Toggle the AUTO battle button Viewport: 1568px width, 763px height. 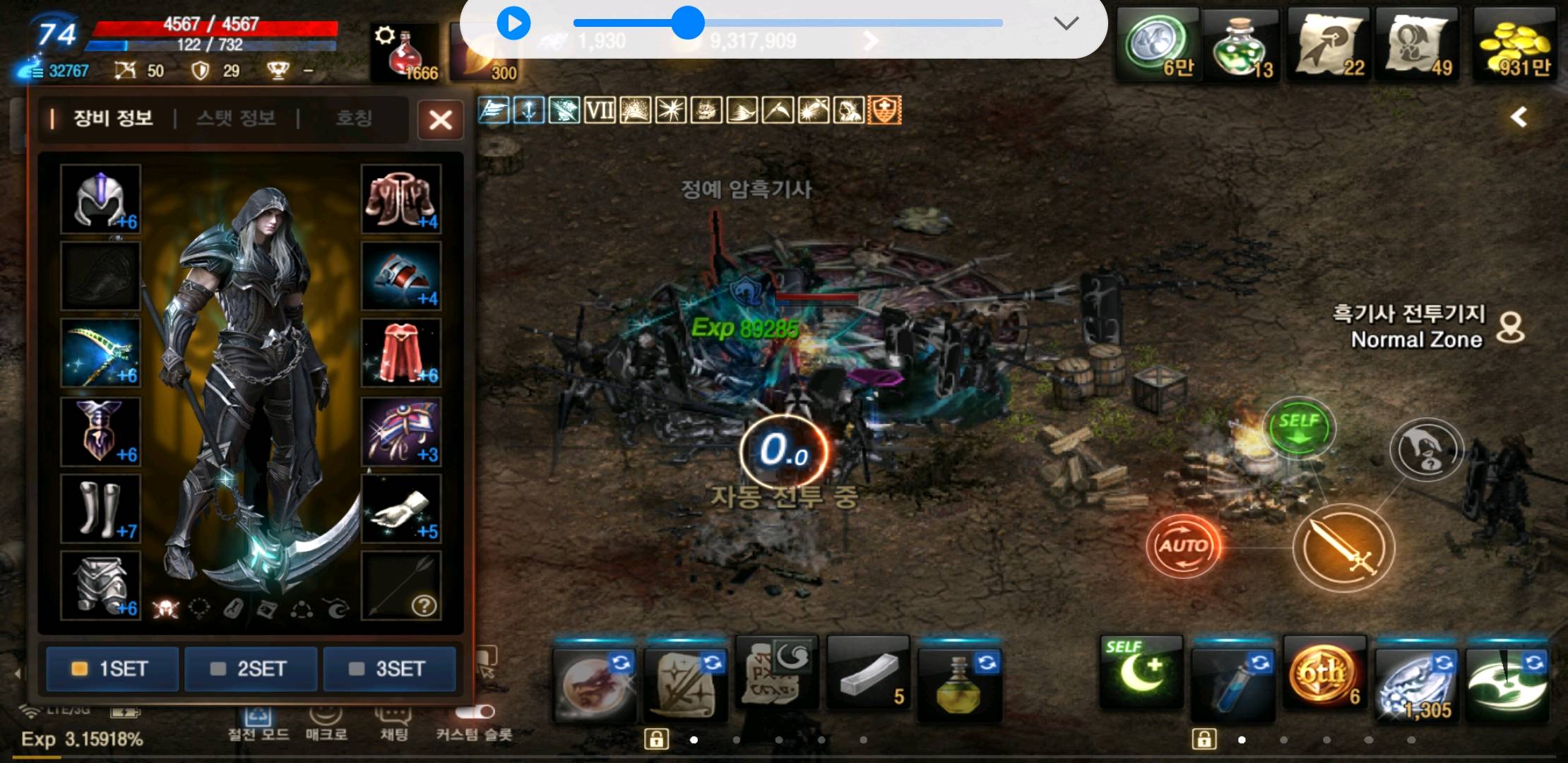(1183, 545)
